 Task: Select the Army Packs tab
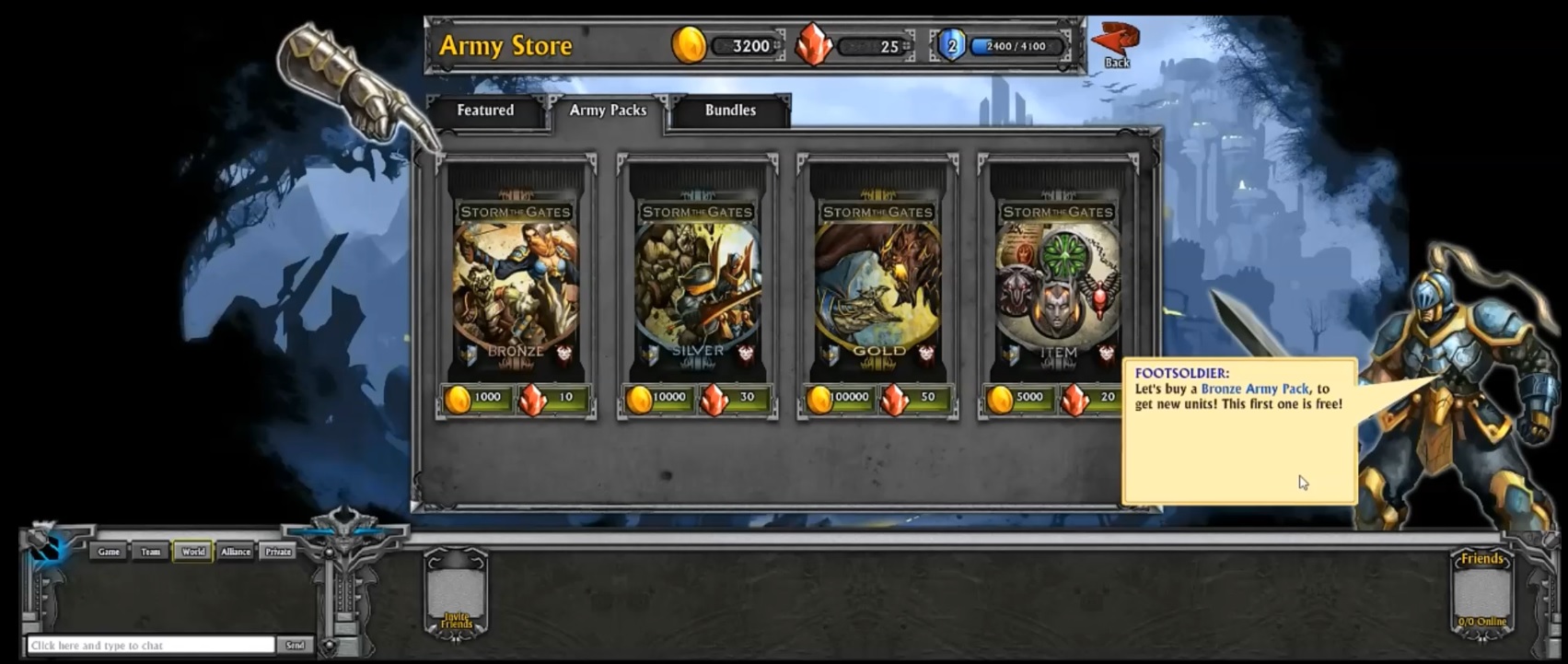[x=608, y=111]
